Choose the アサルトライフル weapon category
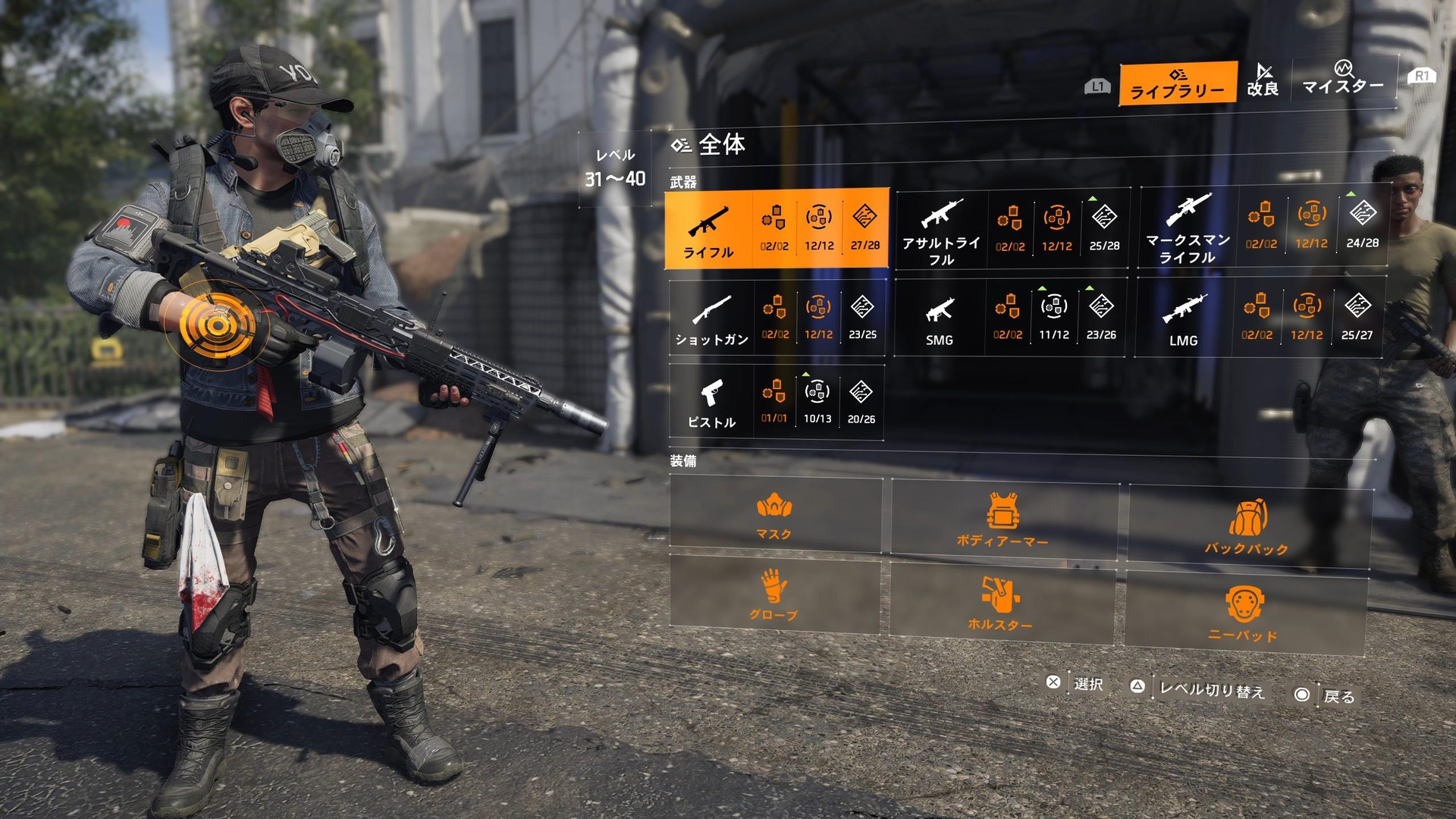This screenshot has height=819, width=1456. click(x=941, y=231)
